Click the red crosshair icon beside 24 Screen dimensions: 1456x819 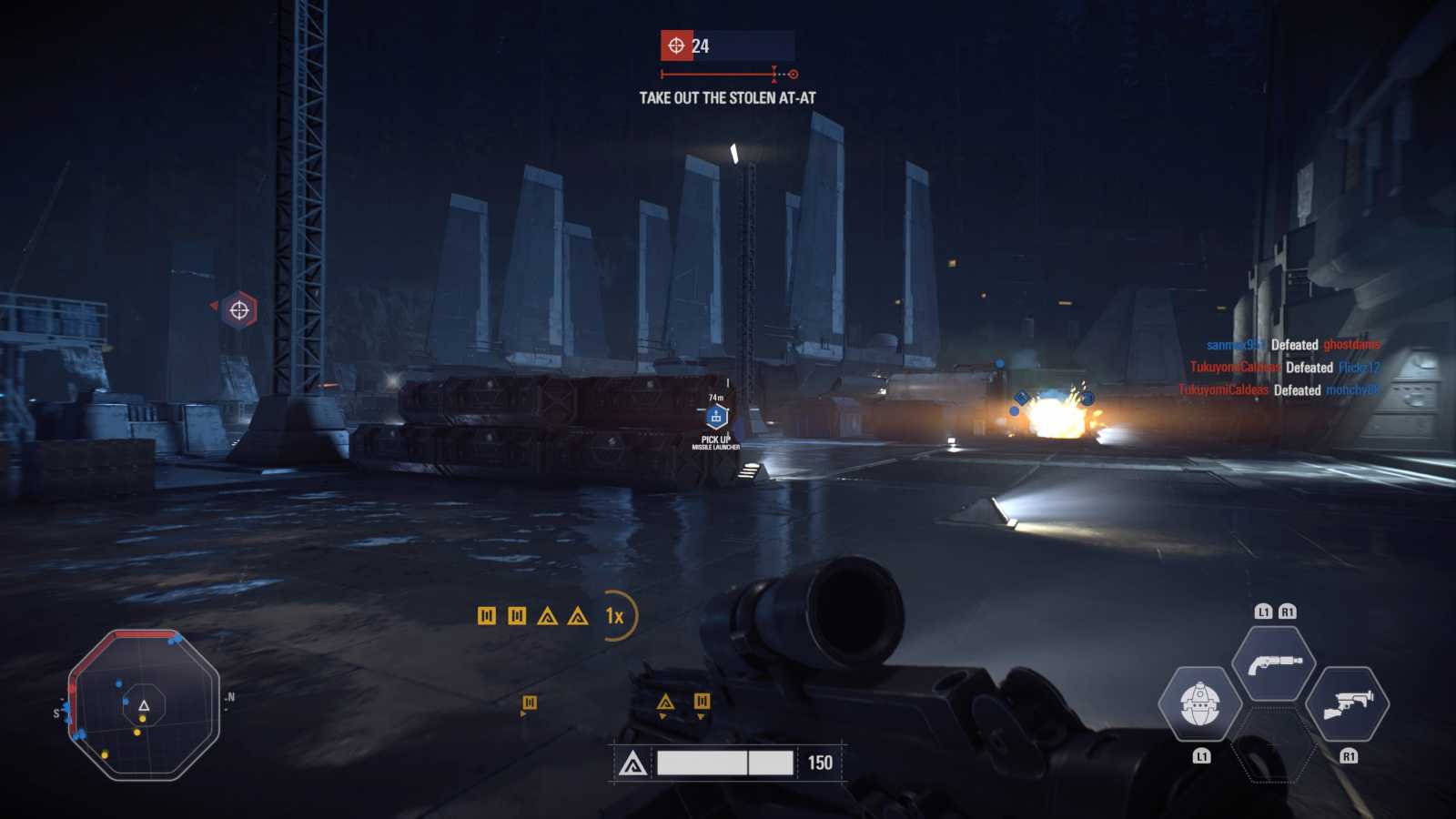(676, 45)
